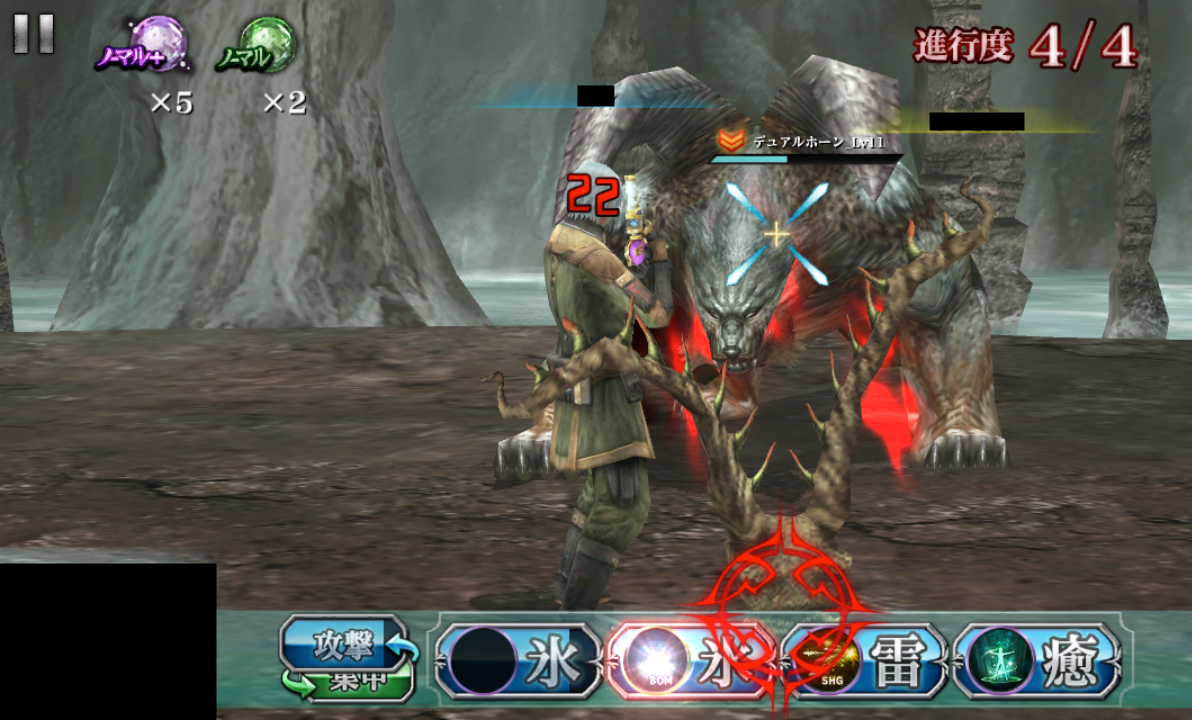Use the 雷 thunder SHG ability
Image resolution: width=1192 pixels, height=720 pixels.
point(864,660)
